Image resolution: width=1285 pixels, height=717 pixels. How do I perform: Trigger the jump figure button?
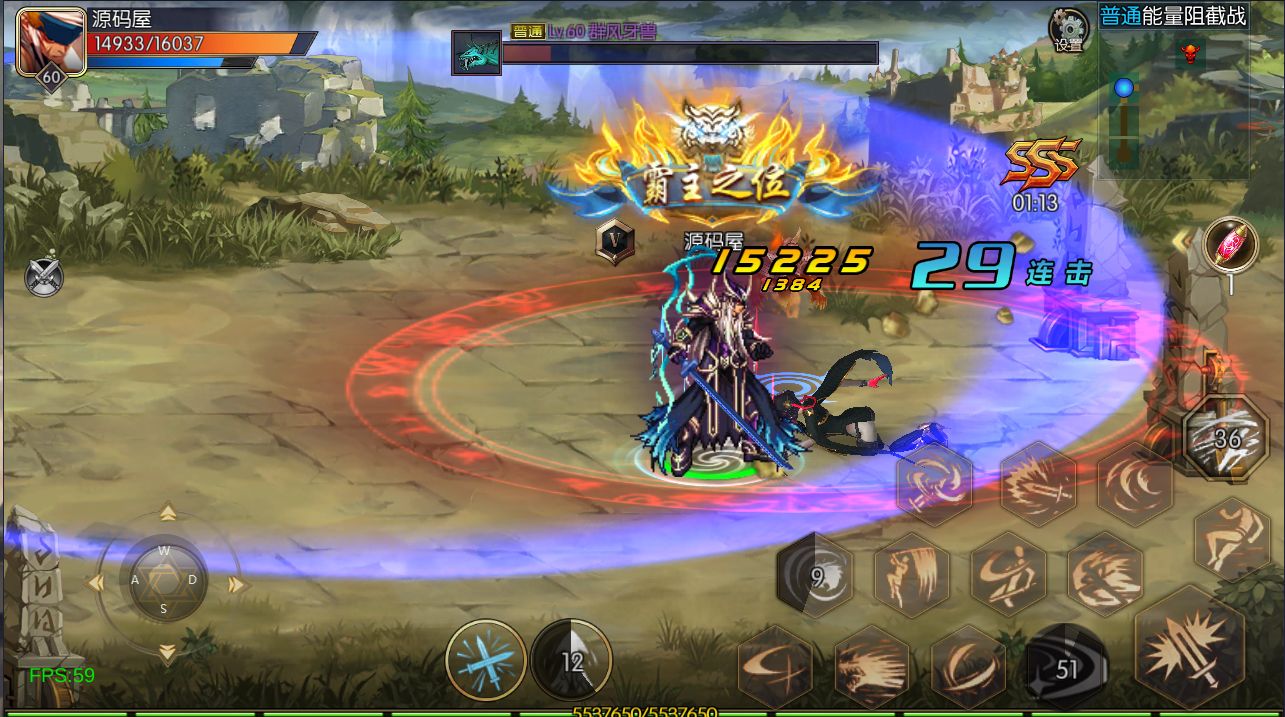click(1231, 540)
